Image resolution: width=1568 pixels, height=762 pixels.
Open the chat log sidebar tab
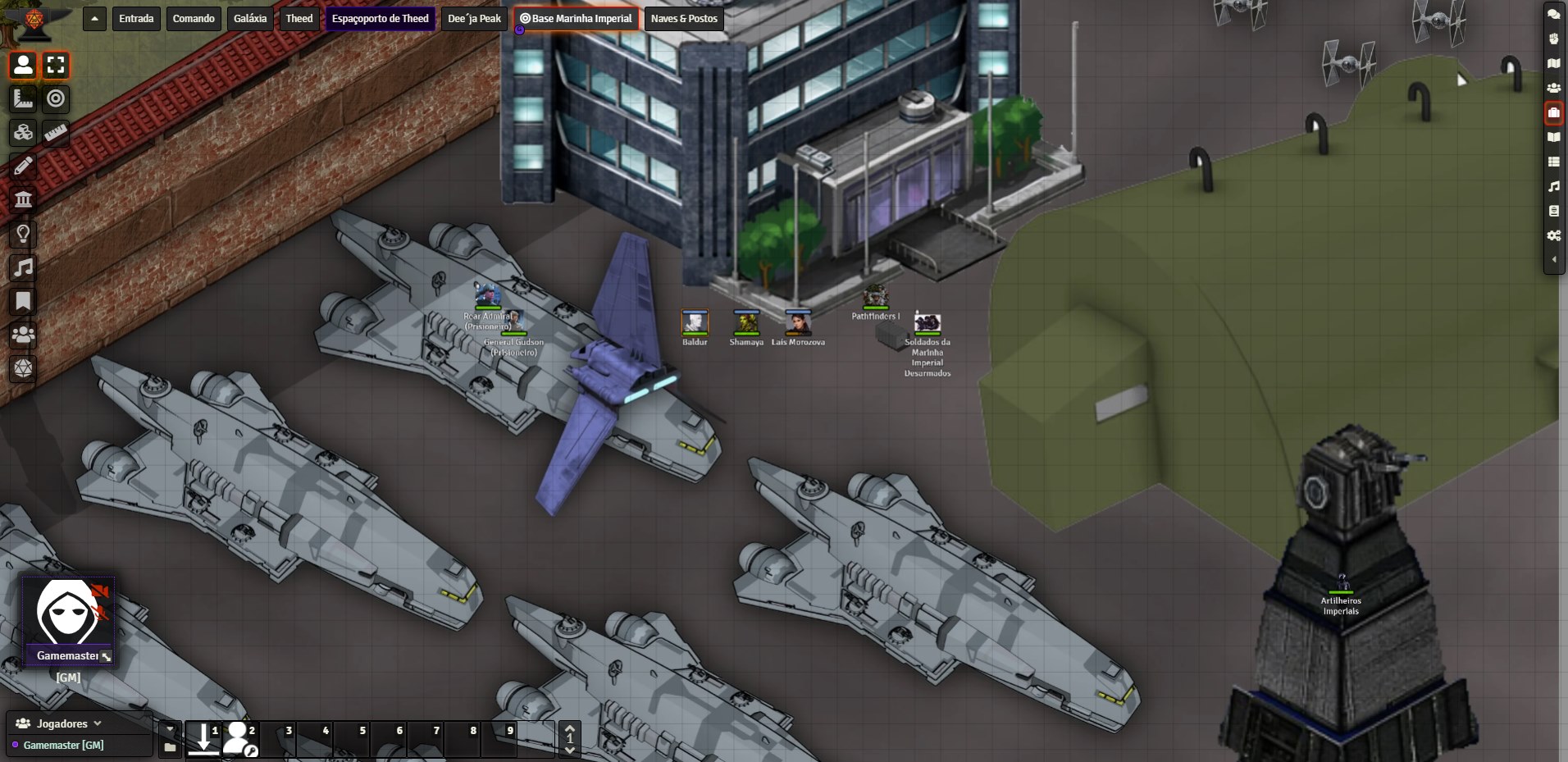(1553, 14)
